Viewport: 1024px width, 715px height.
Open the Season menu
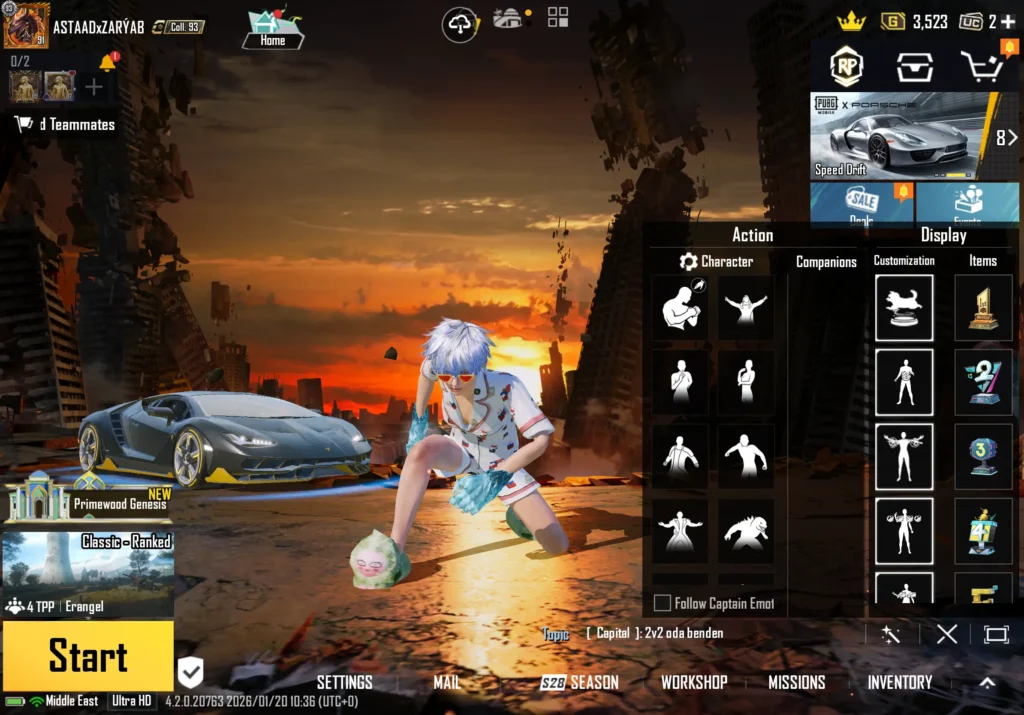click(581, 682)
